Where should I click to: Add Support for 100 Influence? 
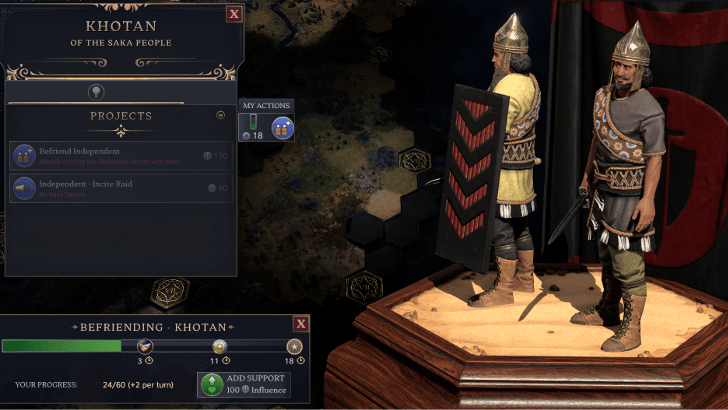pyautogui.click(x=244, y=384)
